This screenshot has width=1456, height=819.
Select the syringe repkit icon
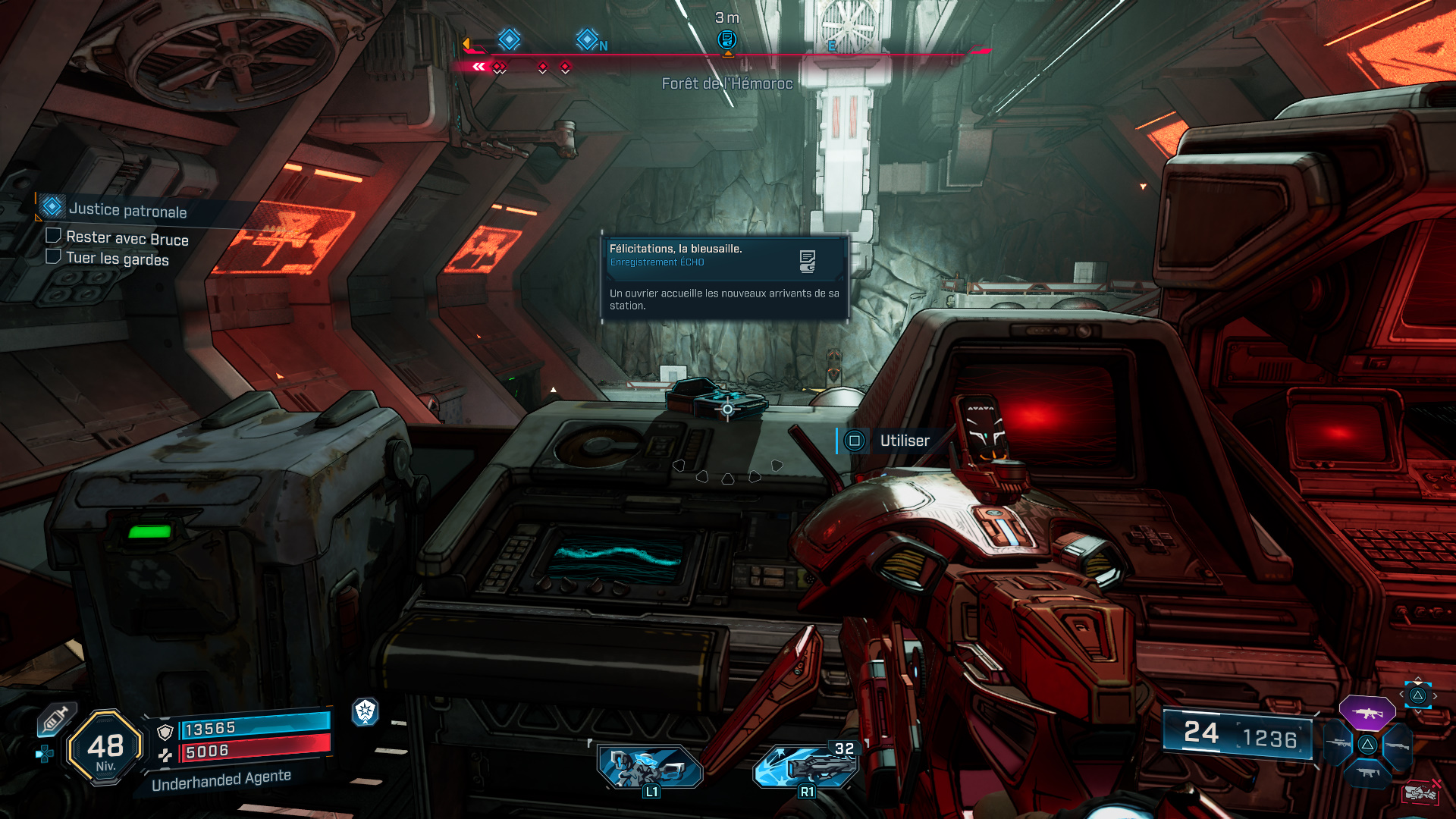(x=55, y=718)
